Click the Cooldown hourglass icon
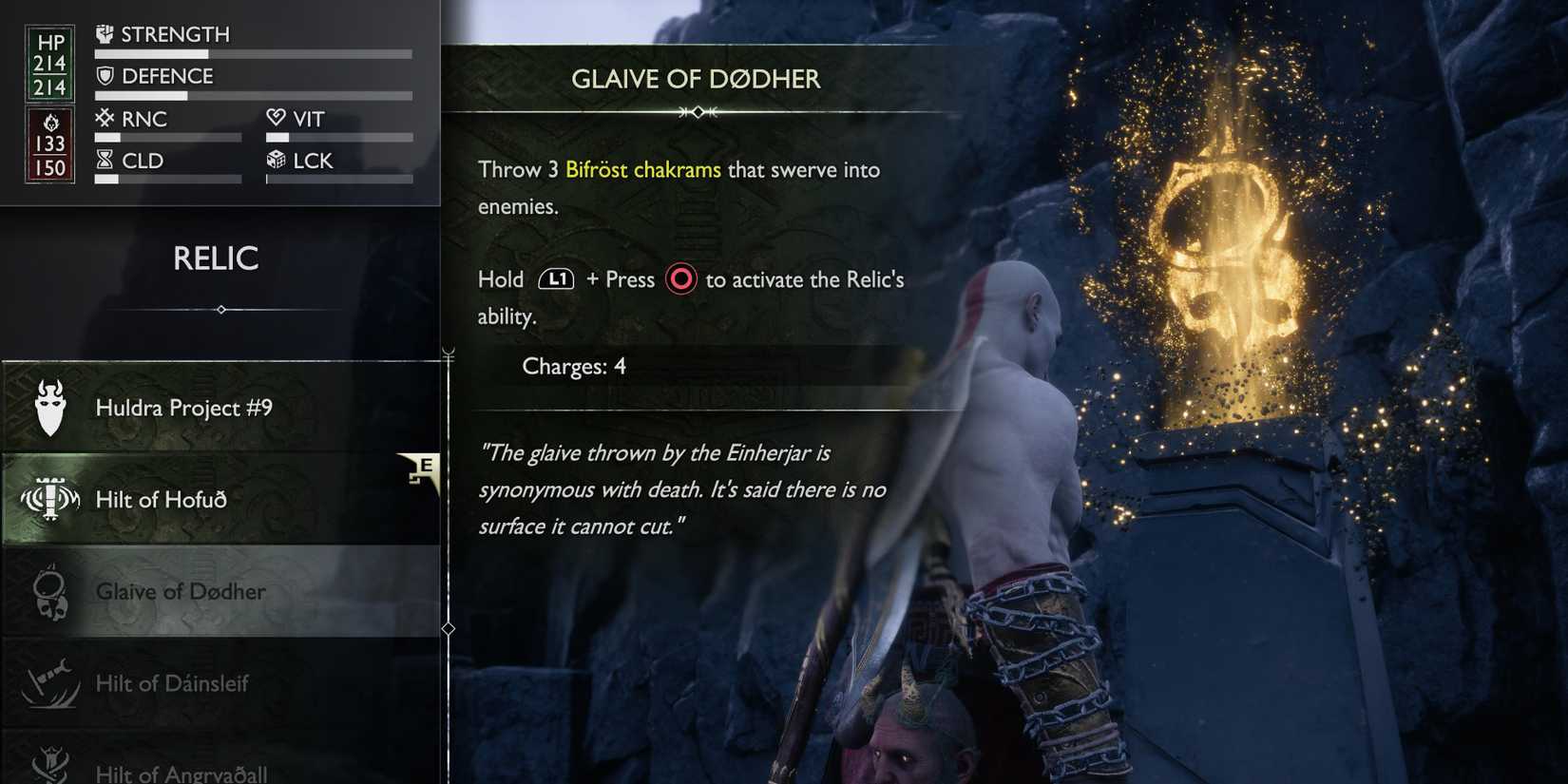1568x784 pixels. tap(103, 160)
